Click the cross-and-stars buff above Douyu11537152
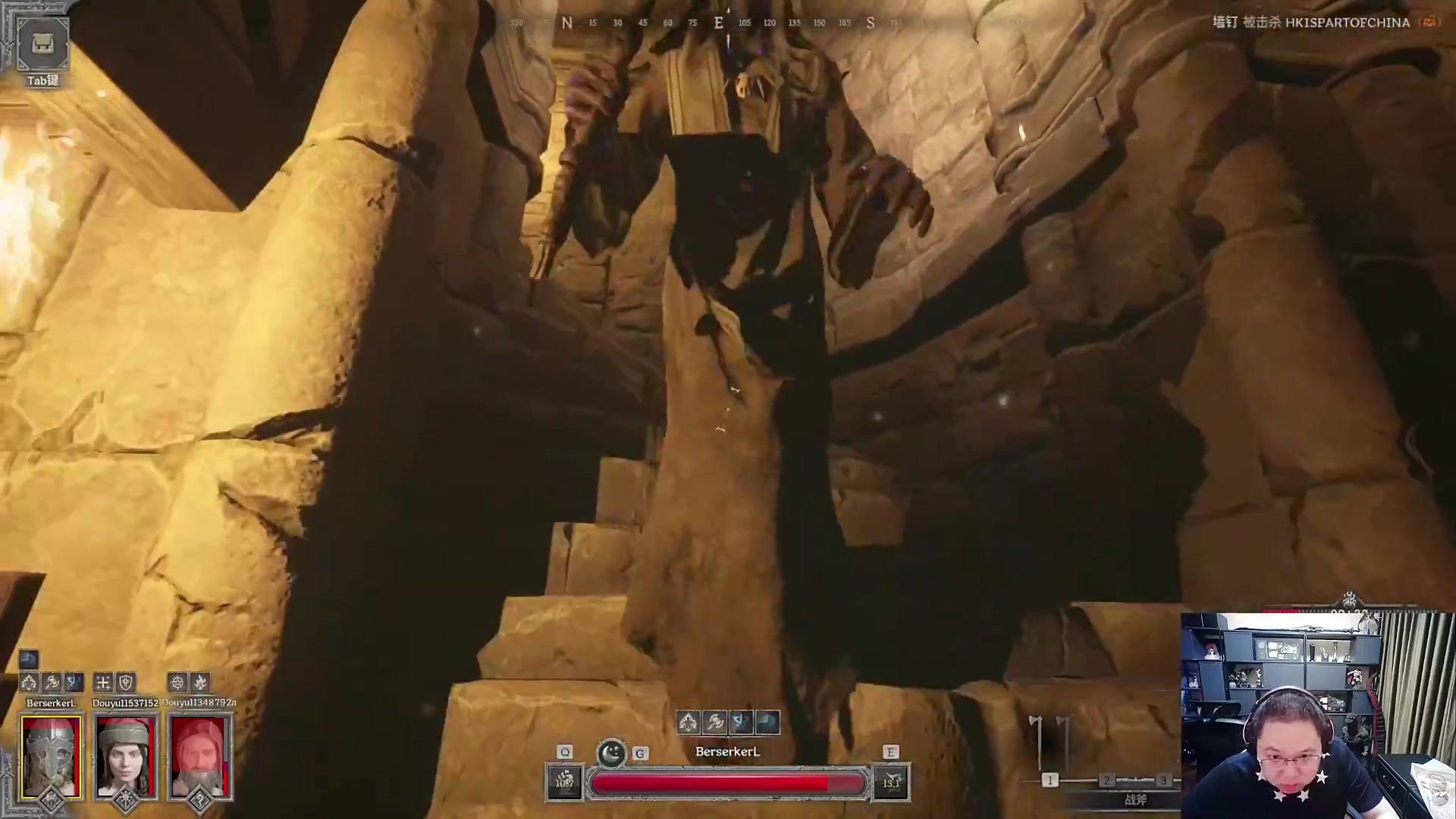Image resolution: width=1456 pixels, height=819 pixels. [x=103, y=682]
